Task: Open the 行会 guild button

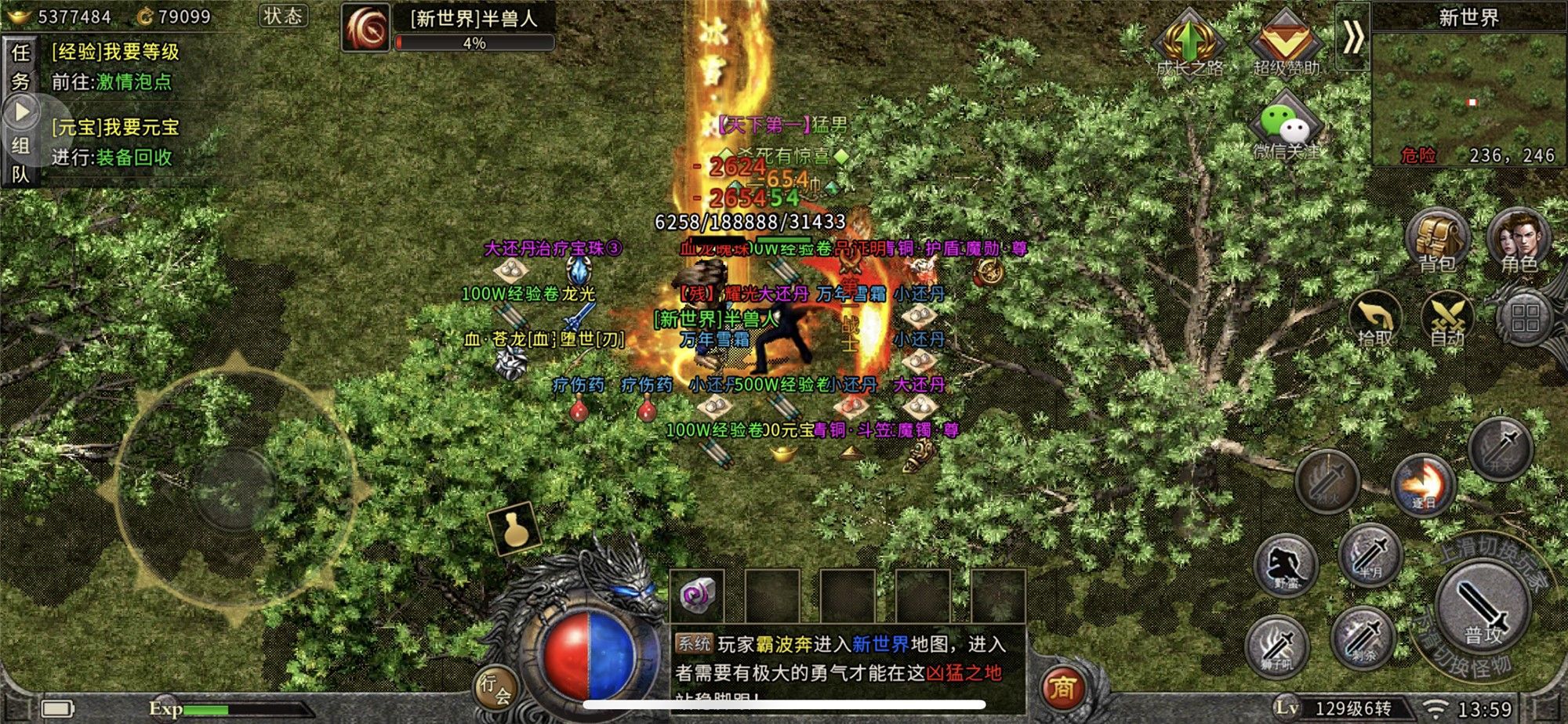Action: click(496, 687)
